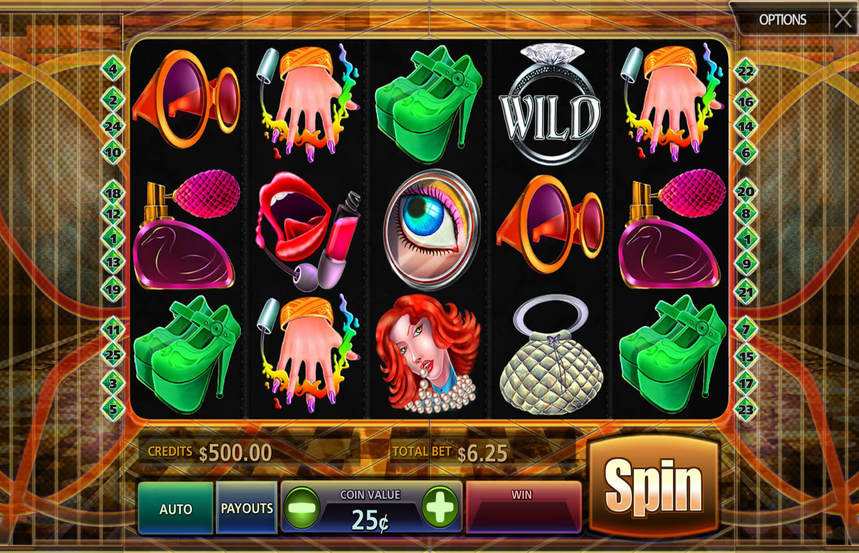The image size is (859, 553).
Task: Open the Options menu
Action: [782, 18]
